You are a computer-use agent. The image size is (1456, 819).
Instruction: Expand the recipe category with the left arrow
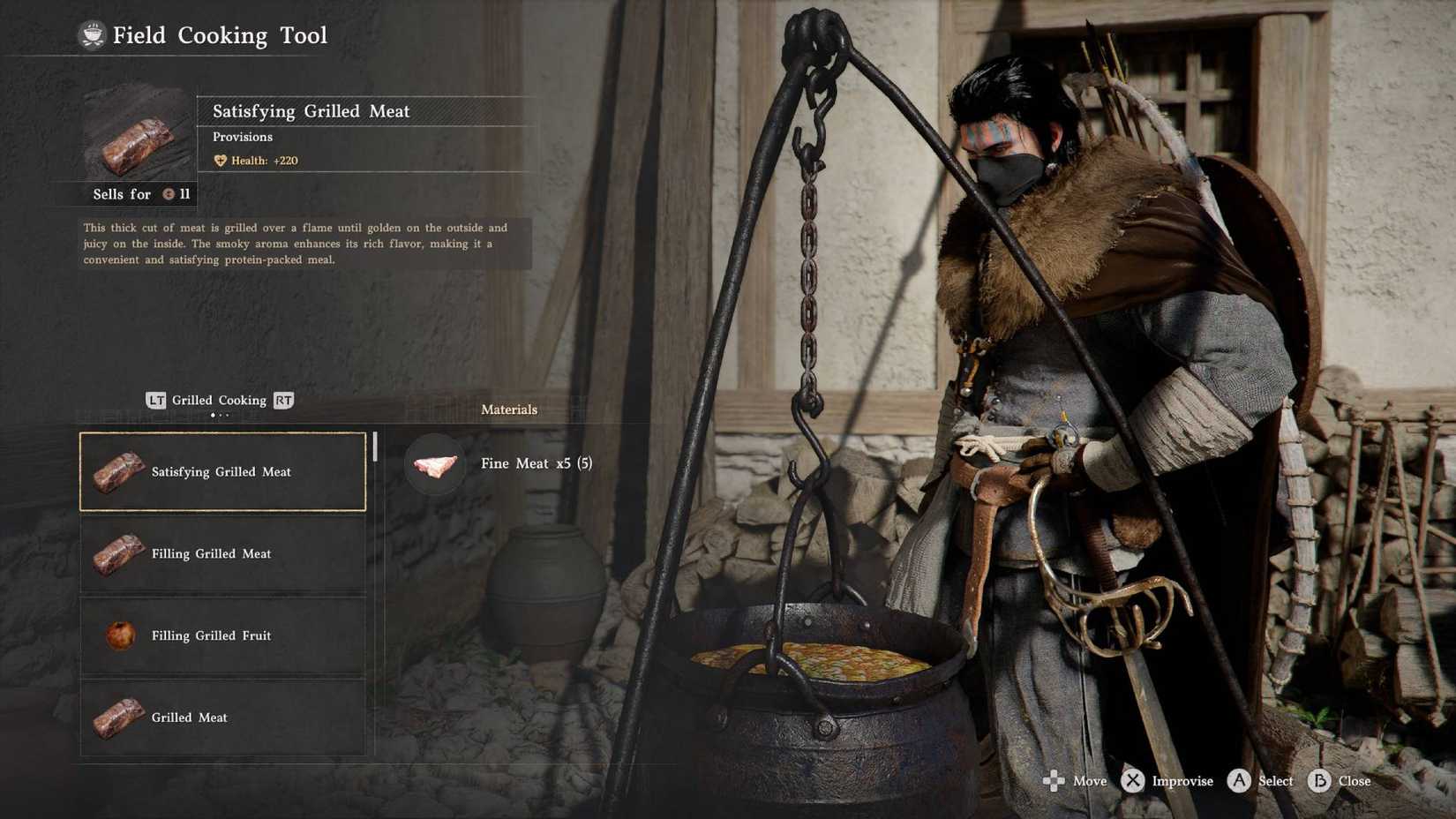(156, 400)
